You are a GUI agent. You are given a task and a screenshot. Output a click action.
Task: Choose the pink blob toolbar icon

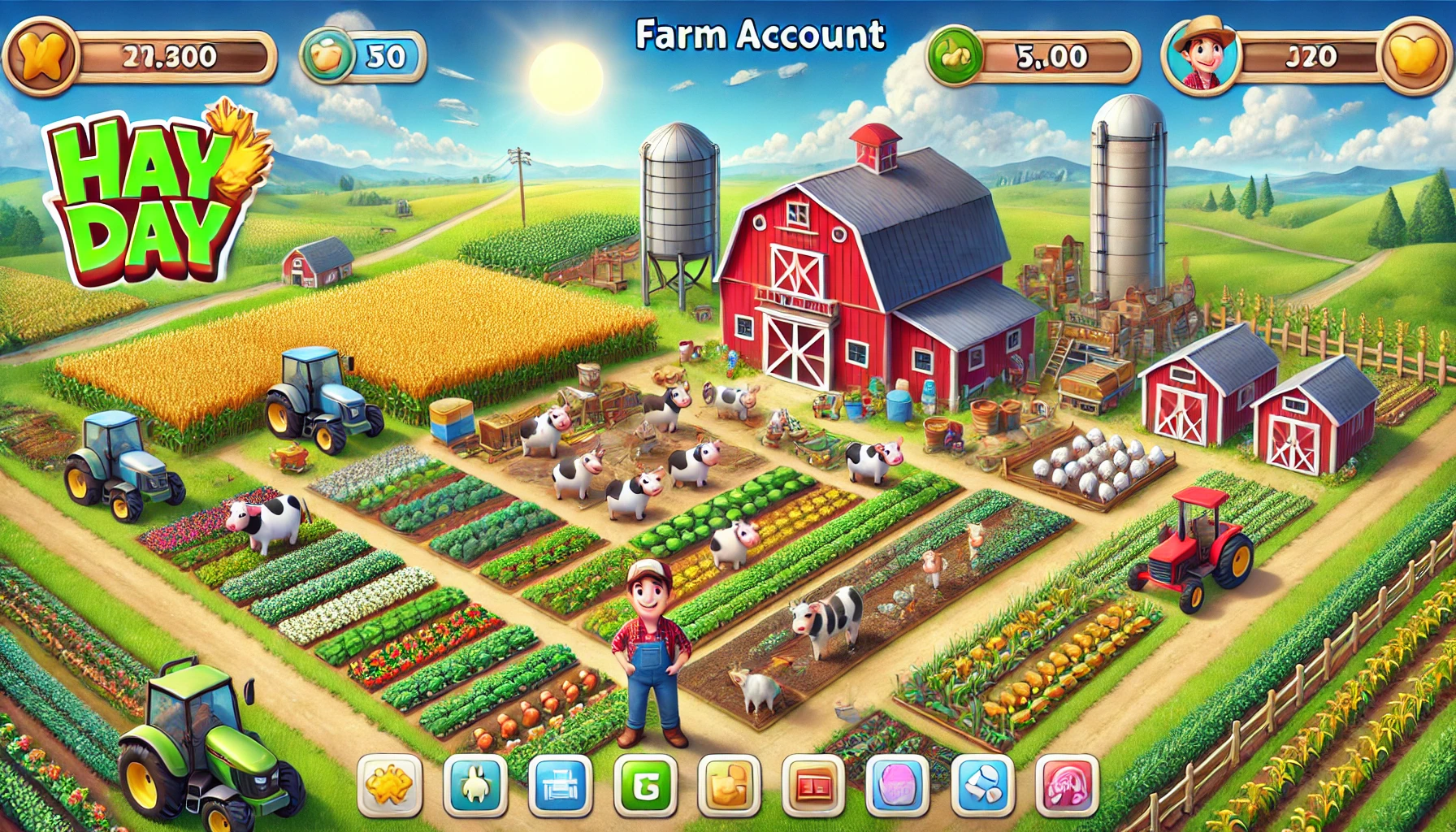click(x=899, y=786)
